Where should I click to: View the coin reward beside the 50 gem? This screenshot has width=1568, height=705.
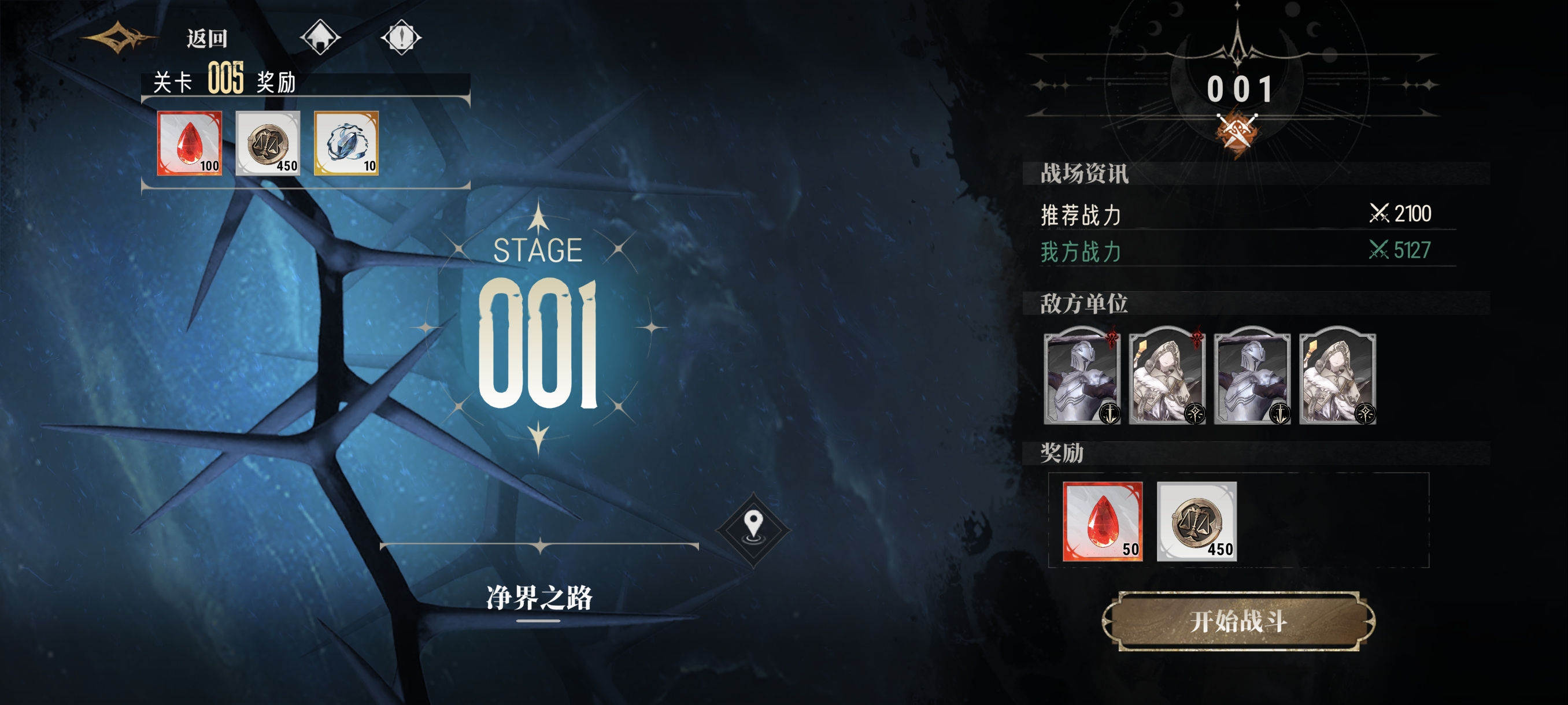[1196, 521]
